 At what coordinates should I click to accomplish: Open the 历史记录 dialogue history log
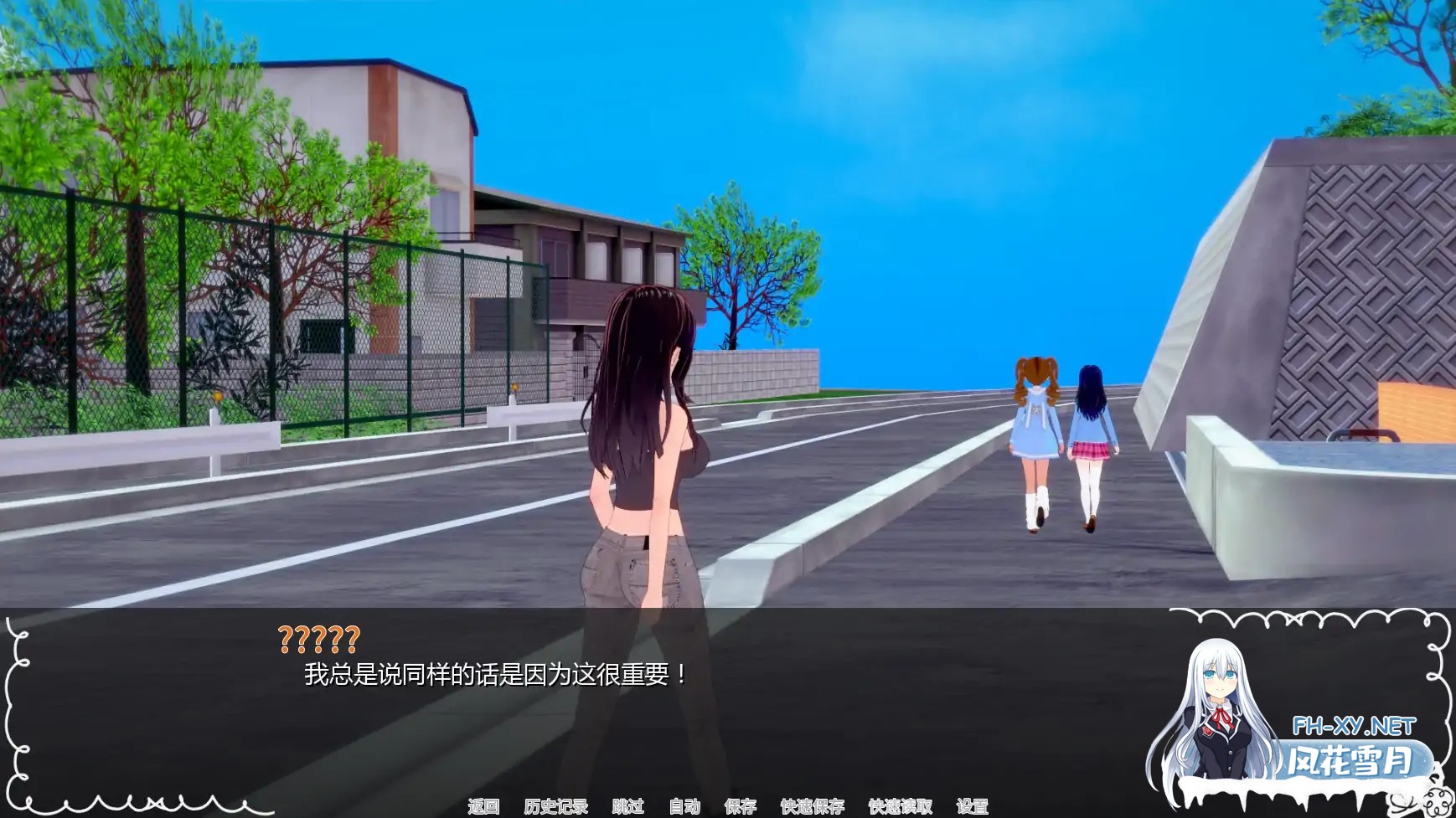(x=557, y=808)
